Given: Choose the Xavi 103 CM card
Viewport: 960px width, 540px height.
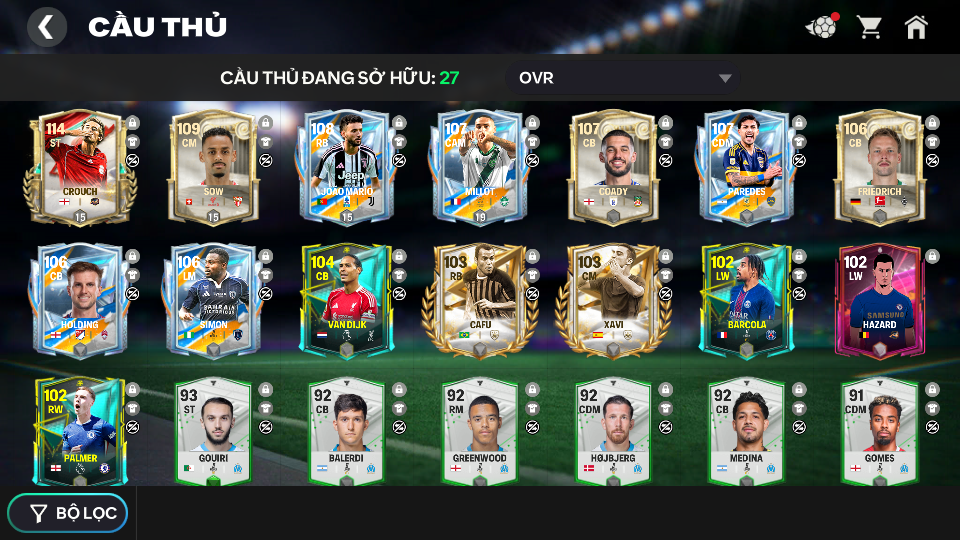Looking at the screenshot, I should (x=612, y=299).
